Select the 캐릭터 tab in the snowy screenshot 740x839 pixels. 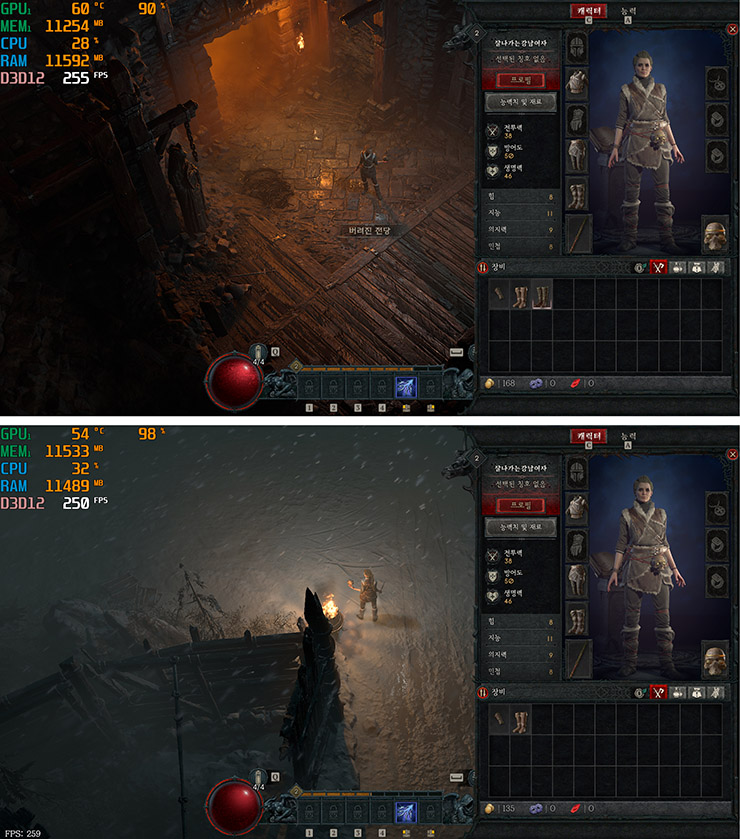589,436
